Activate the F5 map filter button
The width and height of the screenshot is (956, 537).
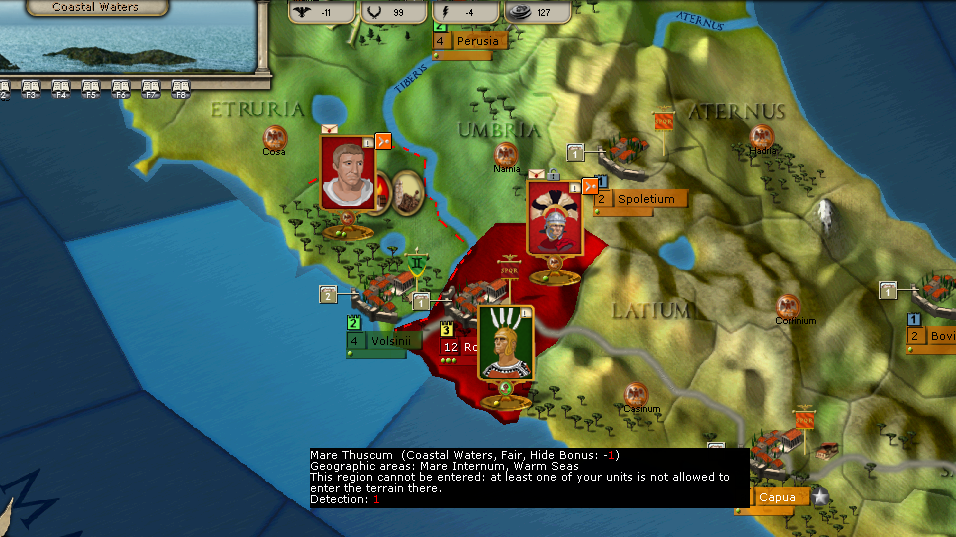[x=90, y=89]
